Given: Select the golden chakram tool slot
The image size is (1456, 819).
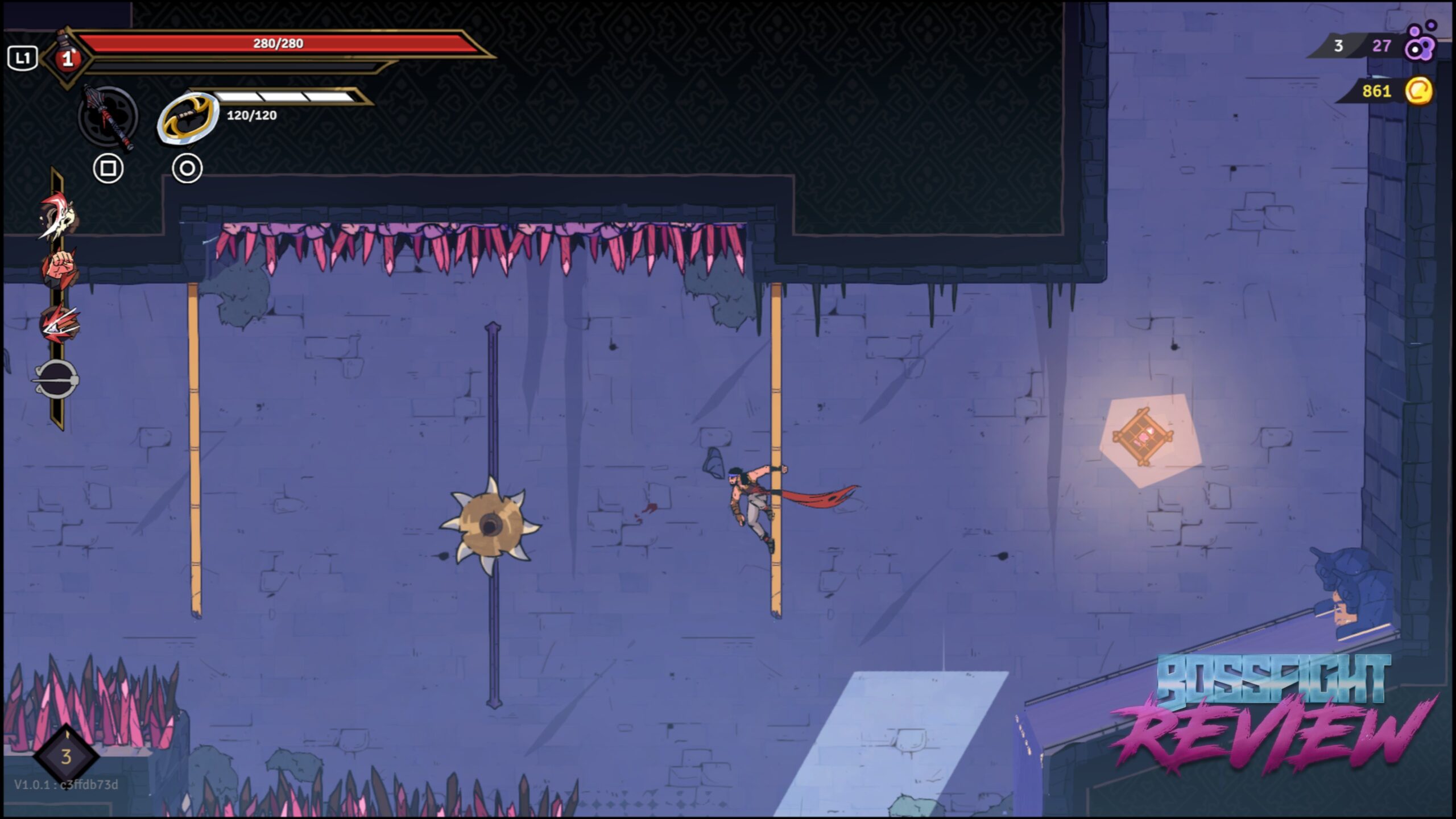Looking at the screenshot, I should [188, 118].
